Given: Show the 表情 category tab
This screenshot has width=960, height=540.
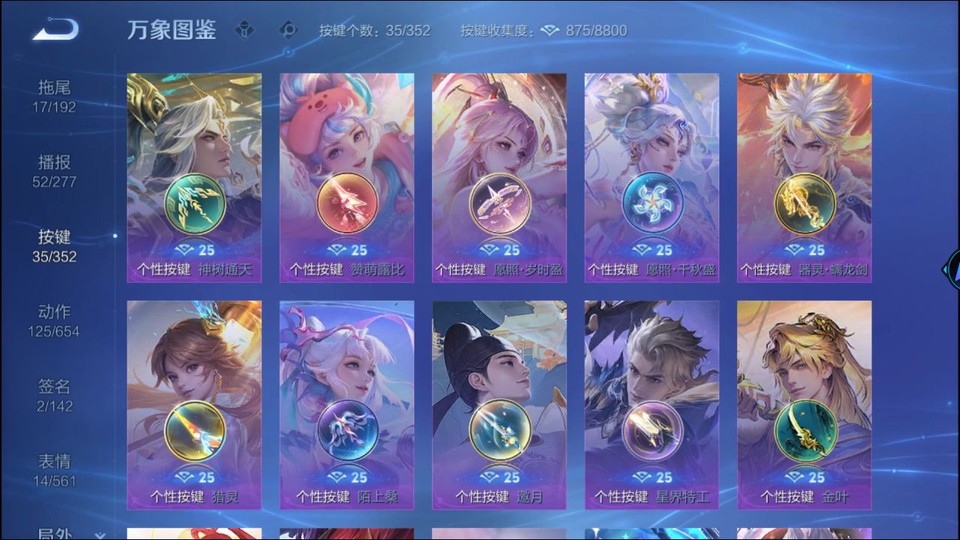Looking at the screenshot, I should [x=54, y=470].
